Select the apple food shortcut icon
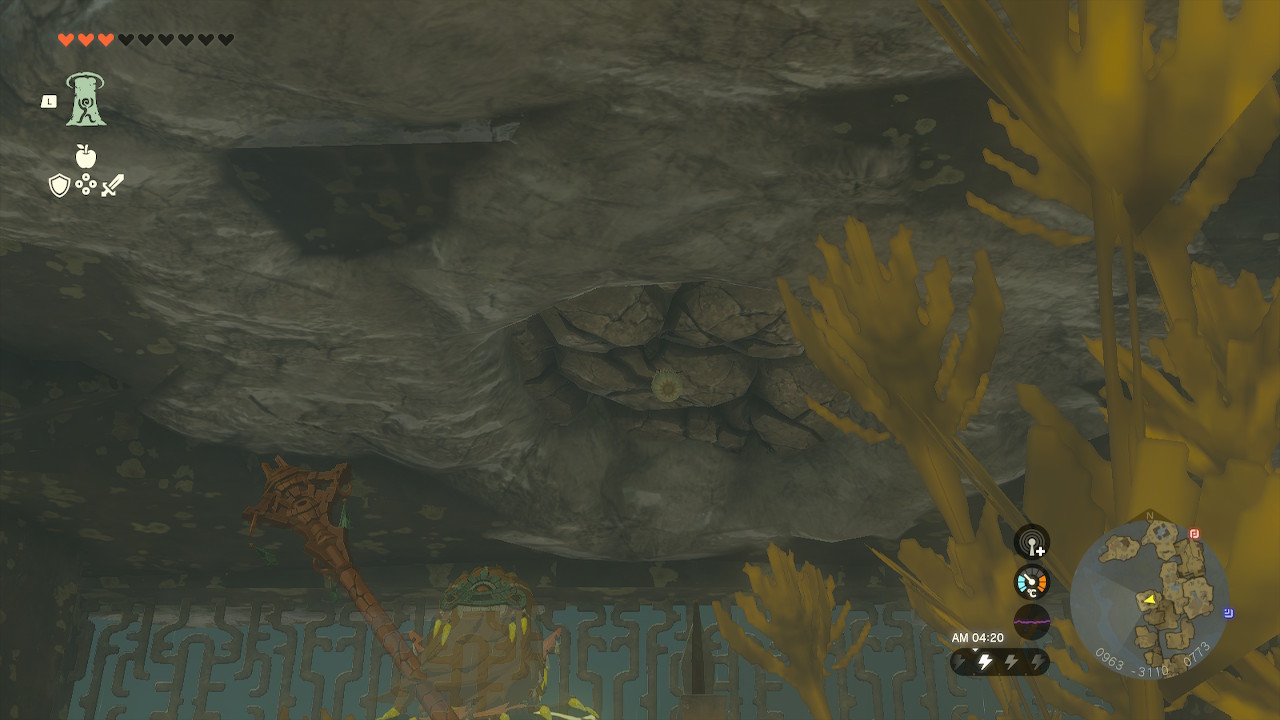 tap(86, 156)
